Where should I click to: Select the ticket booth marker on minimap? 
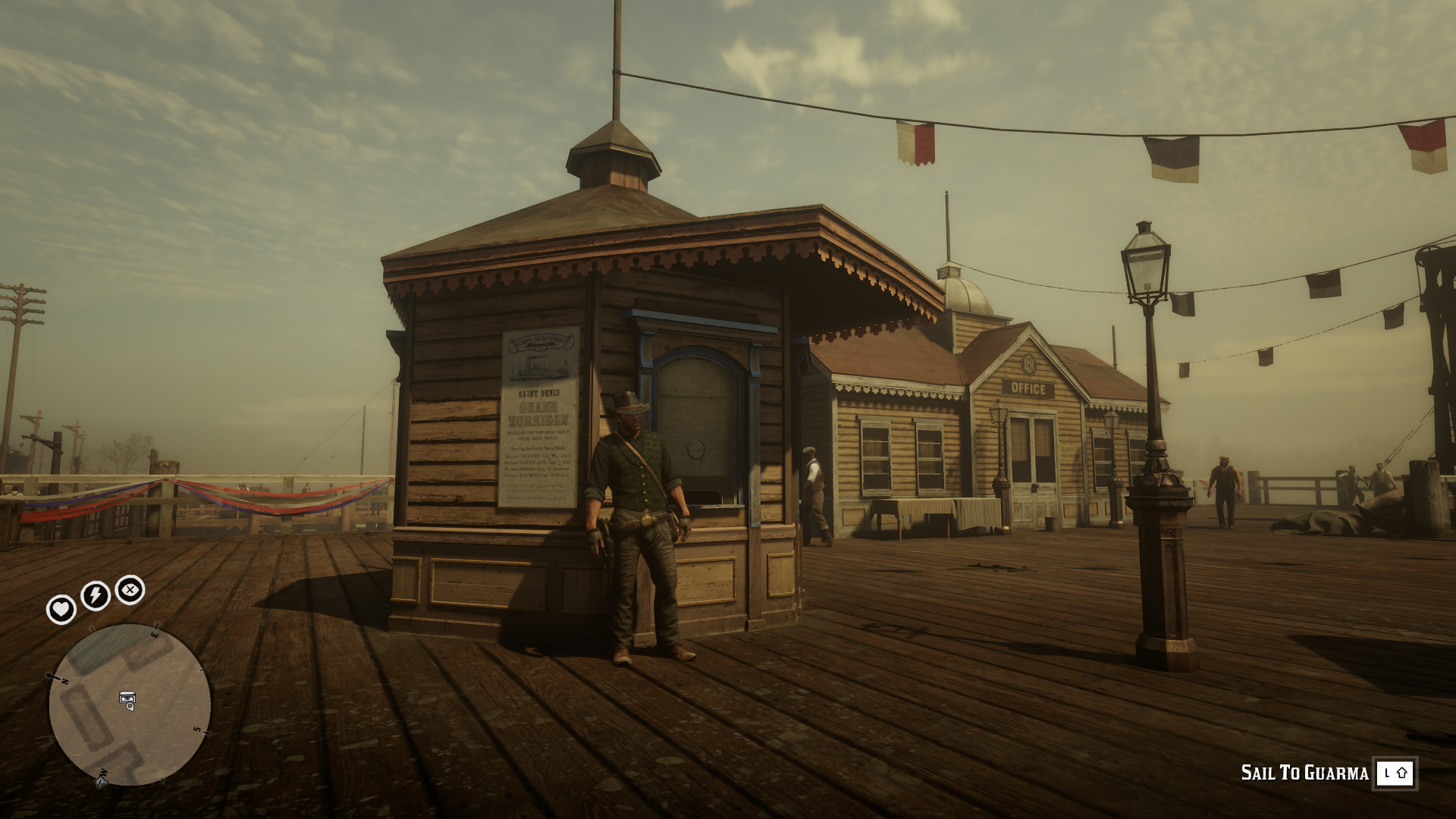[127, 700]
